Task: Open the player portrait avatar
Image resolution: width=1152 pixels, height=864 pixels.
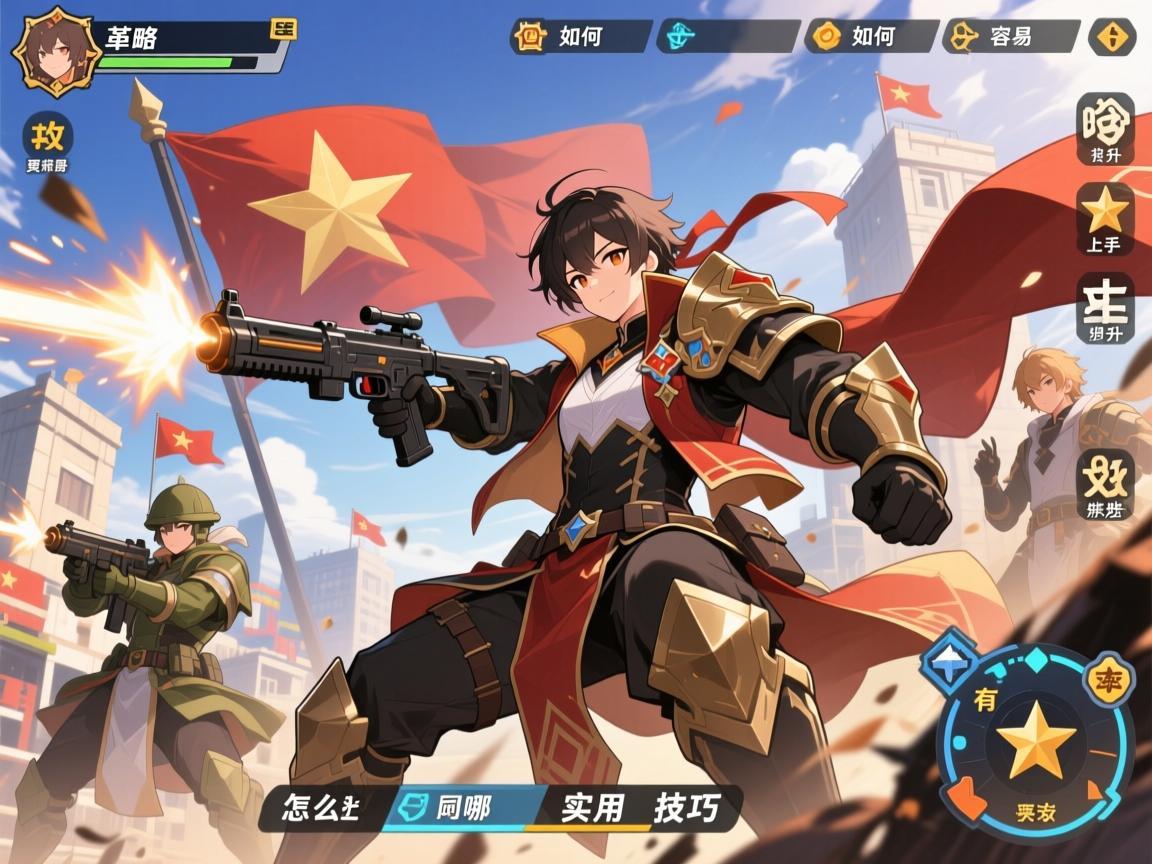Action: pyautogui.click(x=54, y=50)
